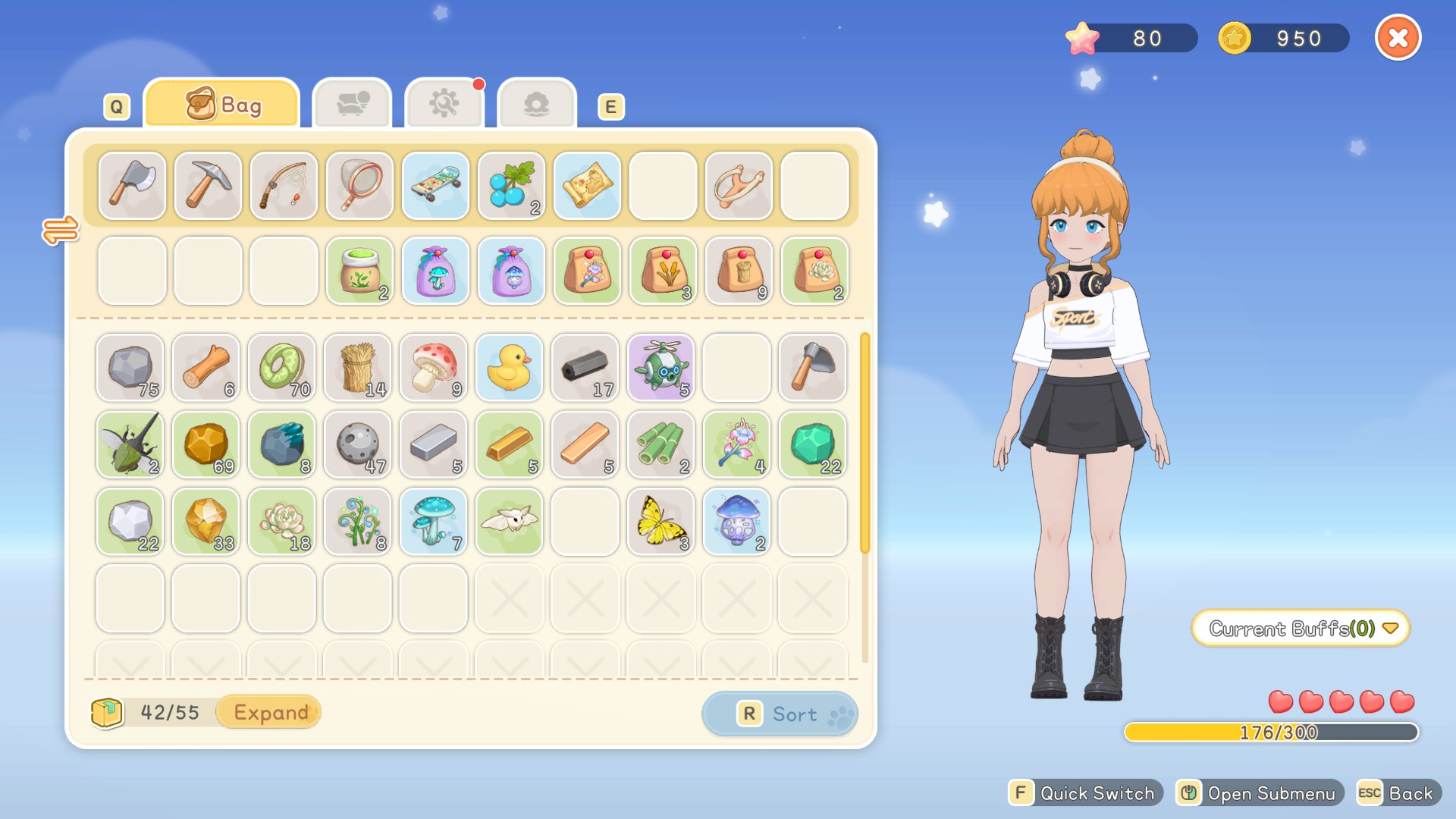Select the fishing rod tool

click(284, 186)
